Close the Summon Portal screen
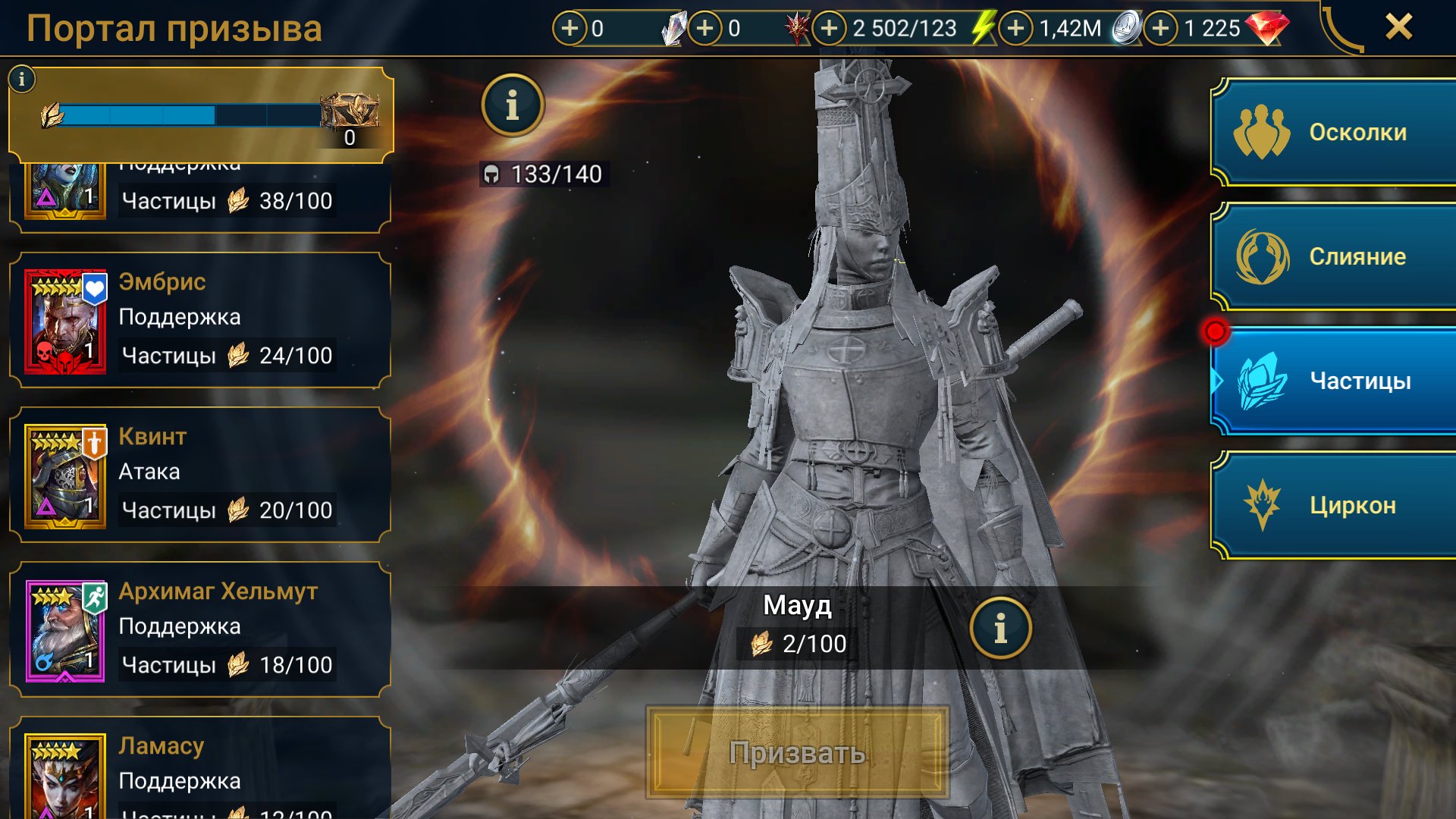The width and height of the screenshot is (1456, 819). click(1398, 27)
